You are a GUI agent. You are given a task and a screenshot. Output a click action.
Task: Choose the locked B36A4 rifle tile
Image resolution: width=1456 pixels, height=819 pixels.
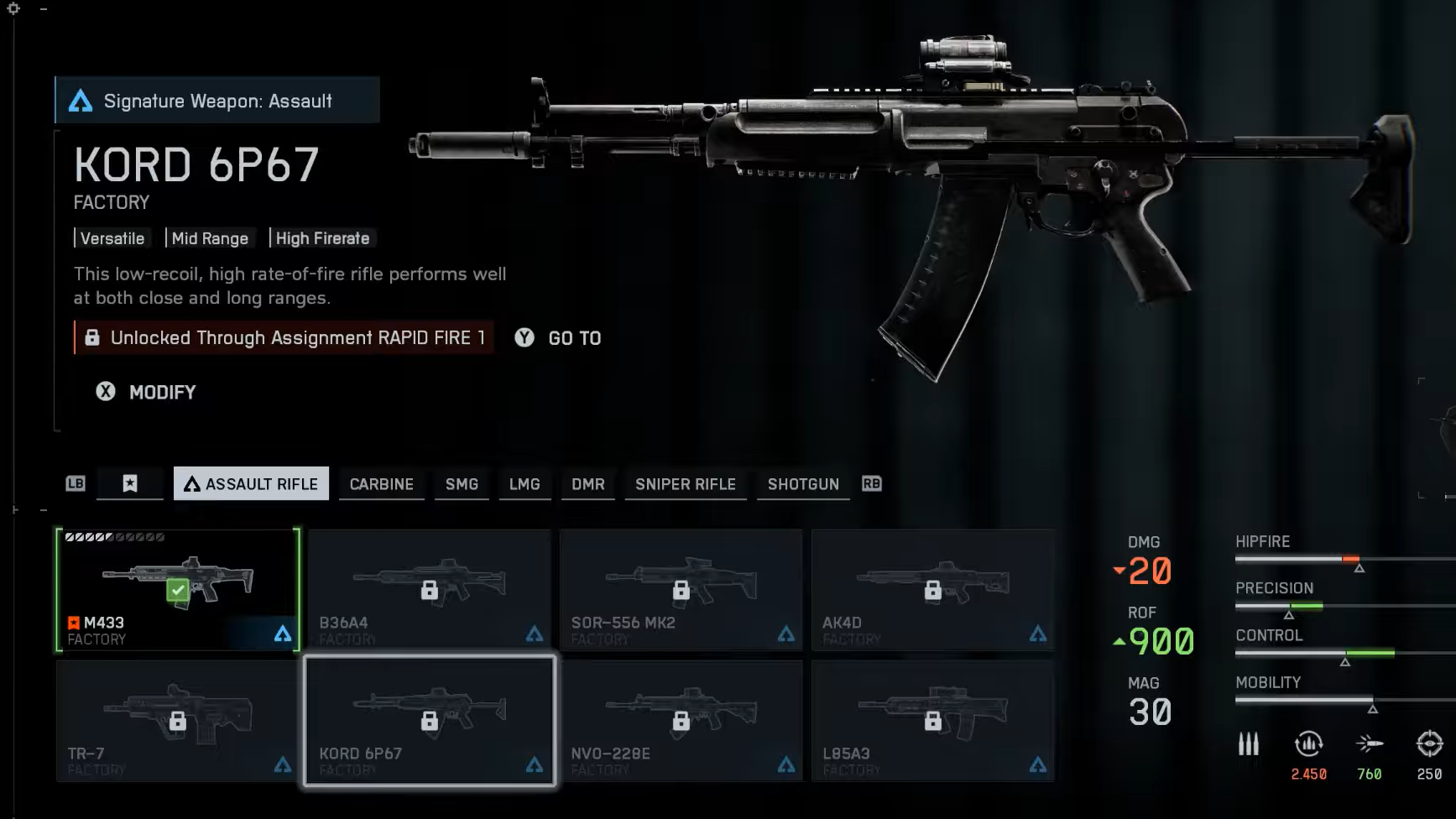(x=429, y=589)
